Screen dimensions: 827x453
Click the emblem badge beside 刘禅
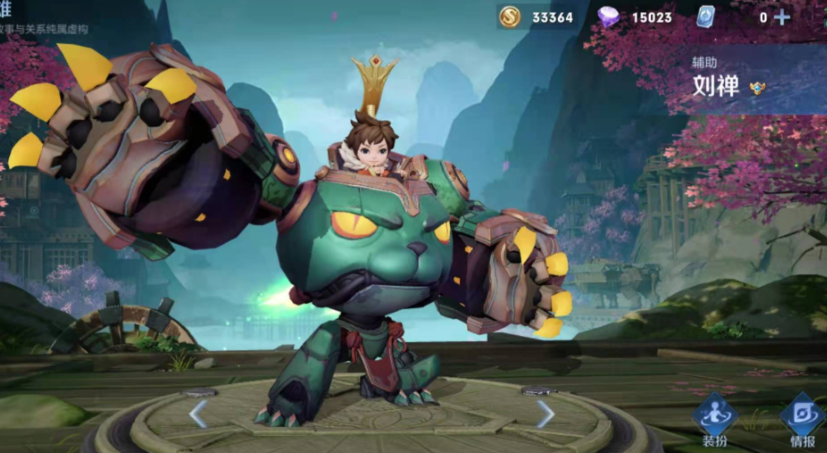757,88
